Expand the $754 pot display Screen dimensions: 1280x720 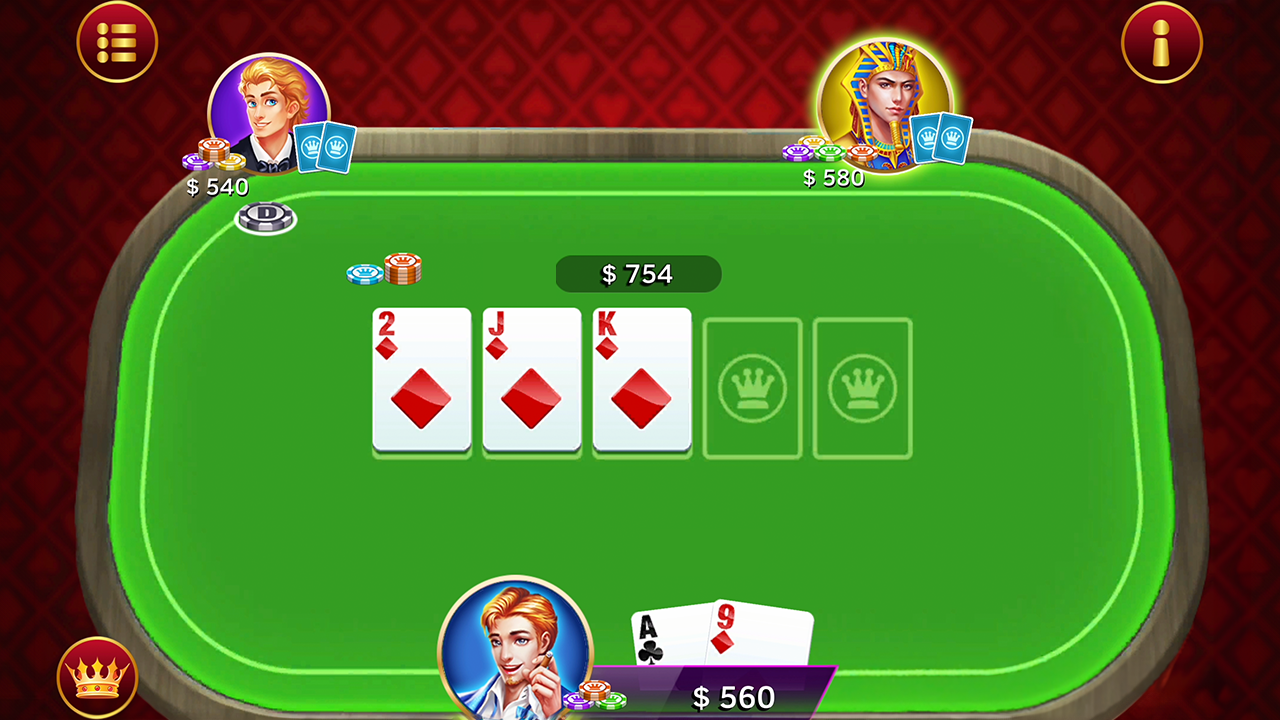[638, 274]
